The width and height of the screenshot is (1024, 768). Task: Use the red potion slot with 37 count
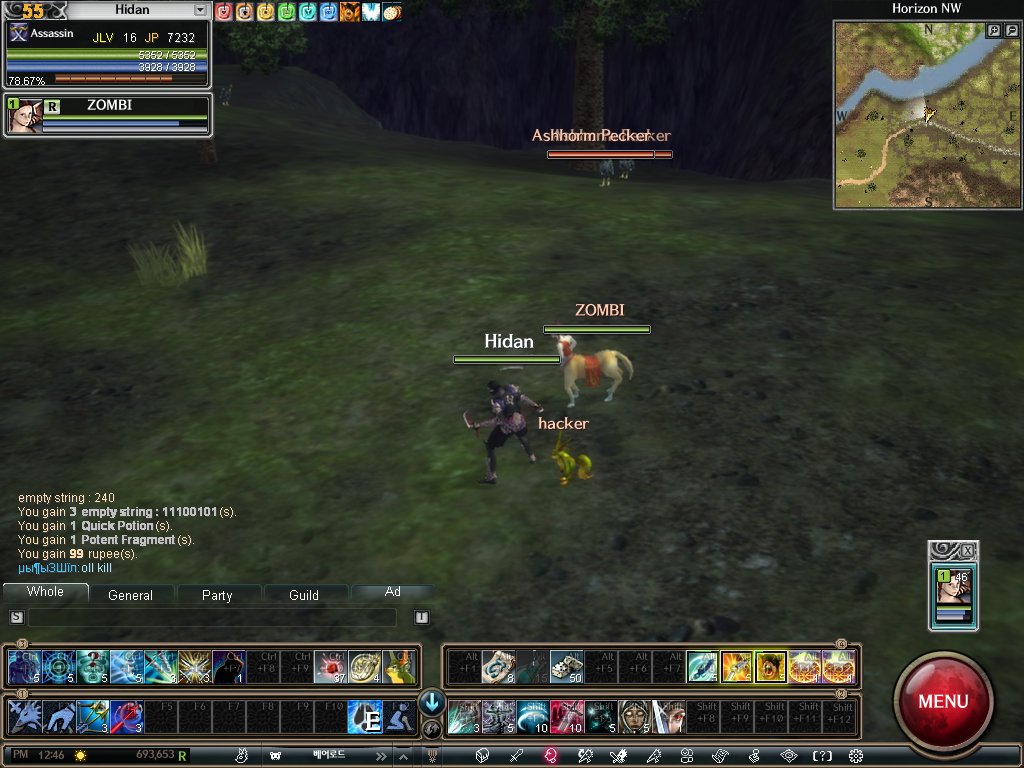(330, 667)
